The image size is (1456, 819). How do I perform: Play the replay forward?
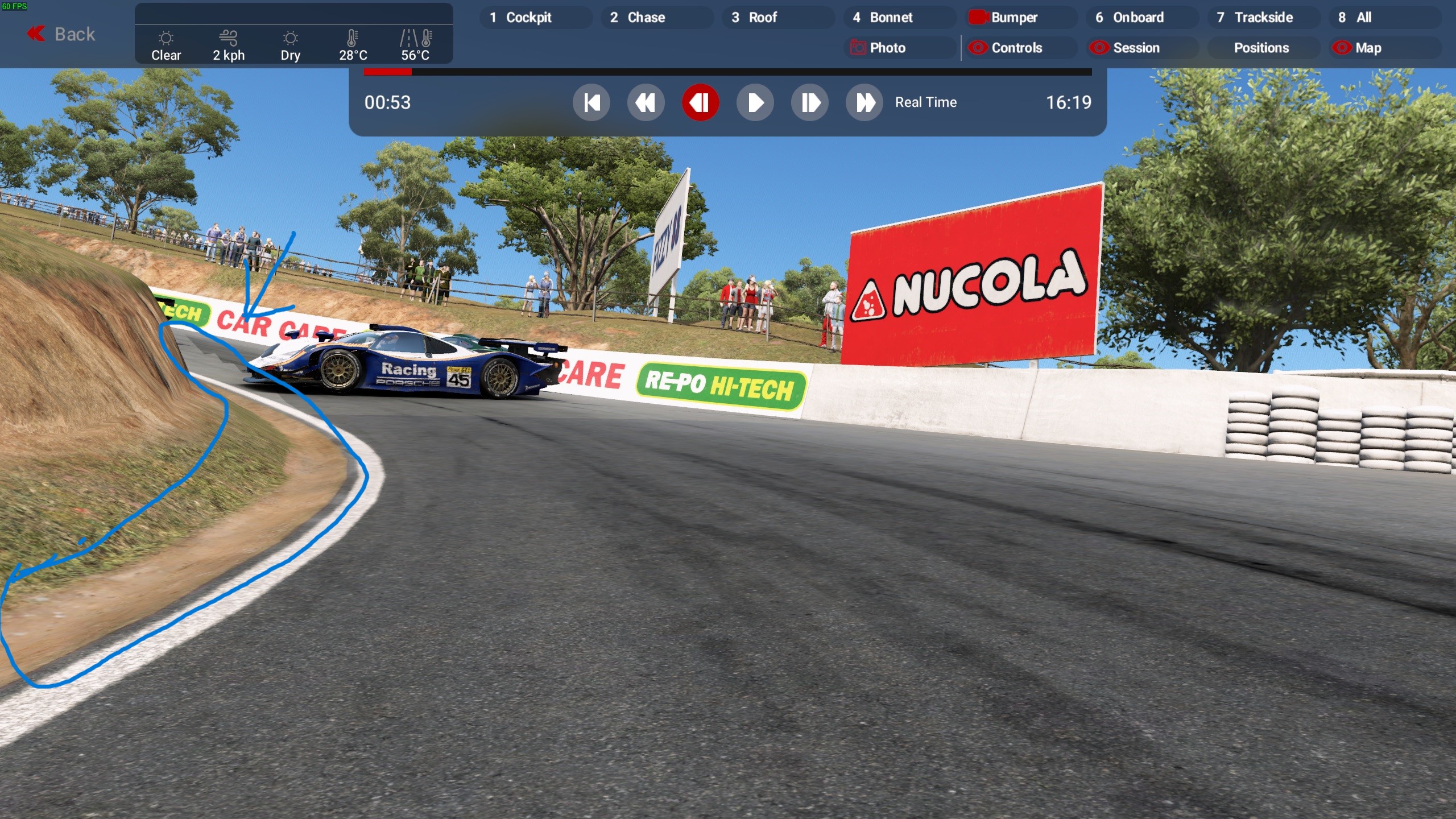(x=755, y=103)
